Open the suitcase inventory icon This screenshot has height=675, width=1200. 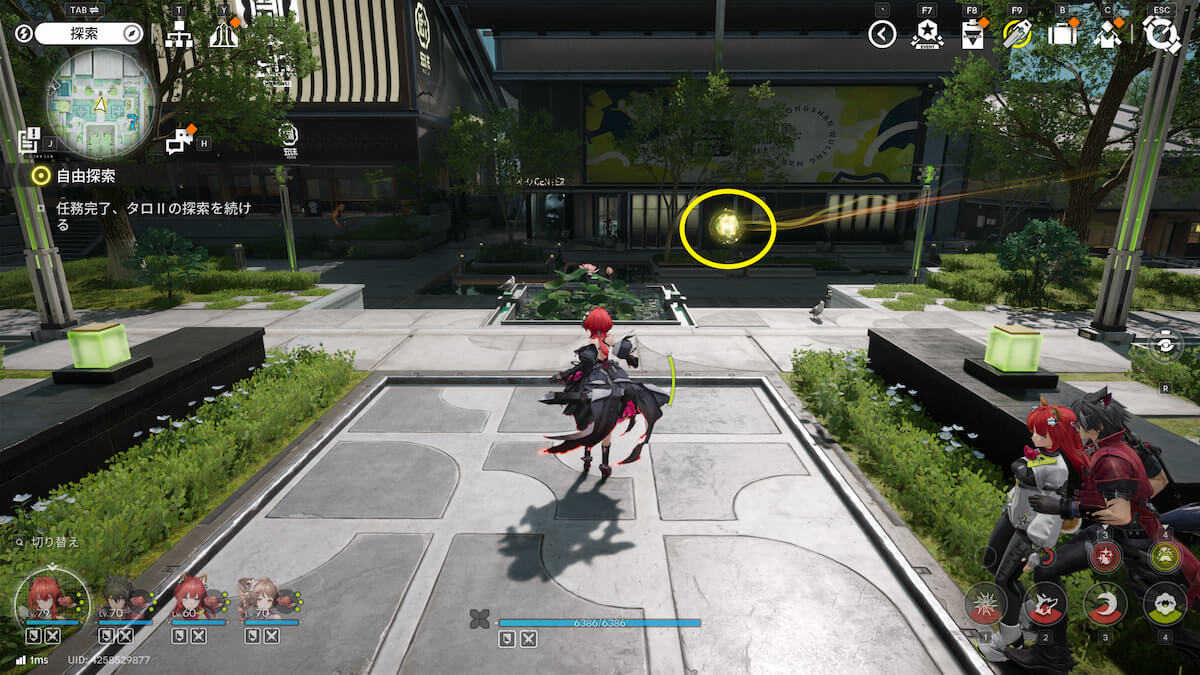pyautogui.click(x=1061, y=35)
